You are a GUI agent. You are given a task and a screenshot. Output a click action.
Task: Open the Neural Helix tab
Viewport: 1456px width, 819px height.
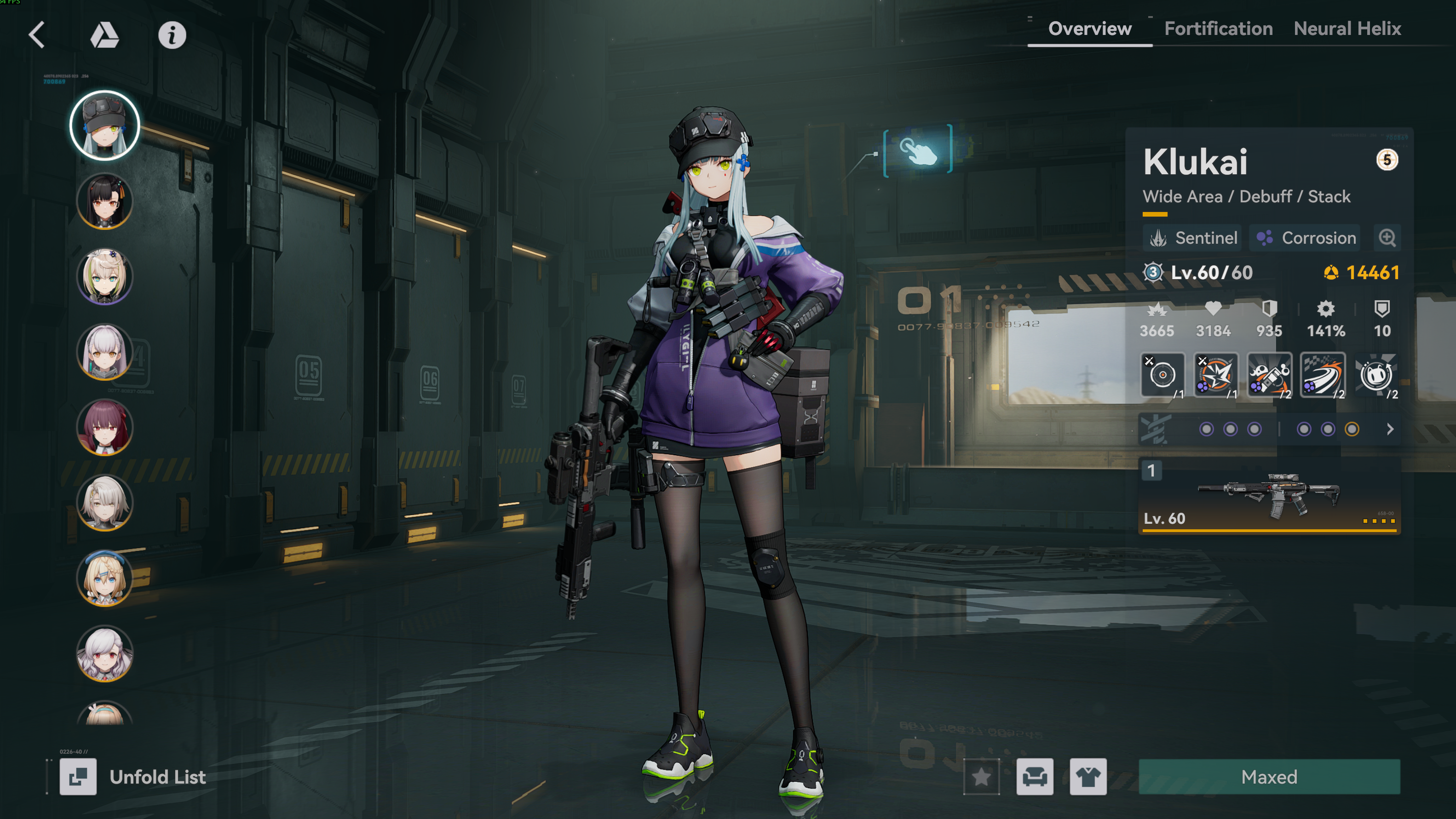coord(1347,29)
